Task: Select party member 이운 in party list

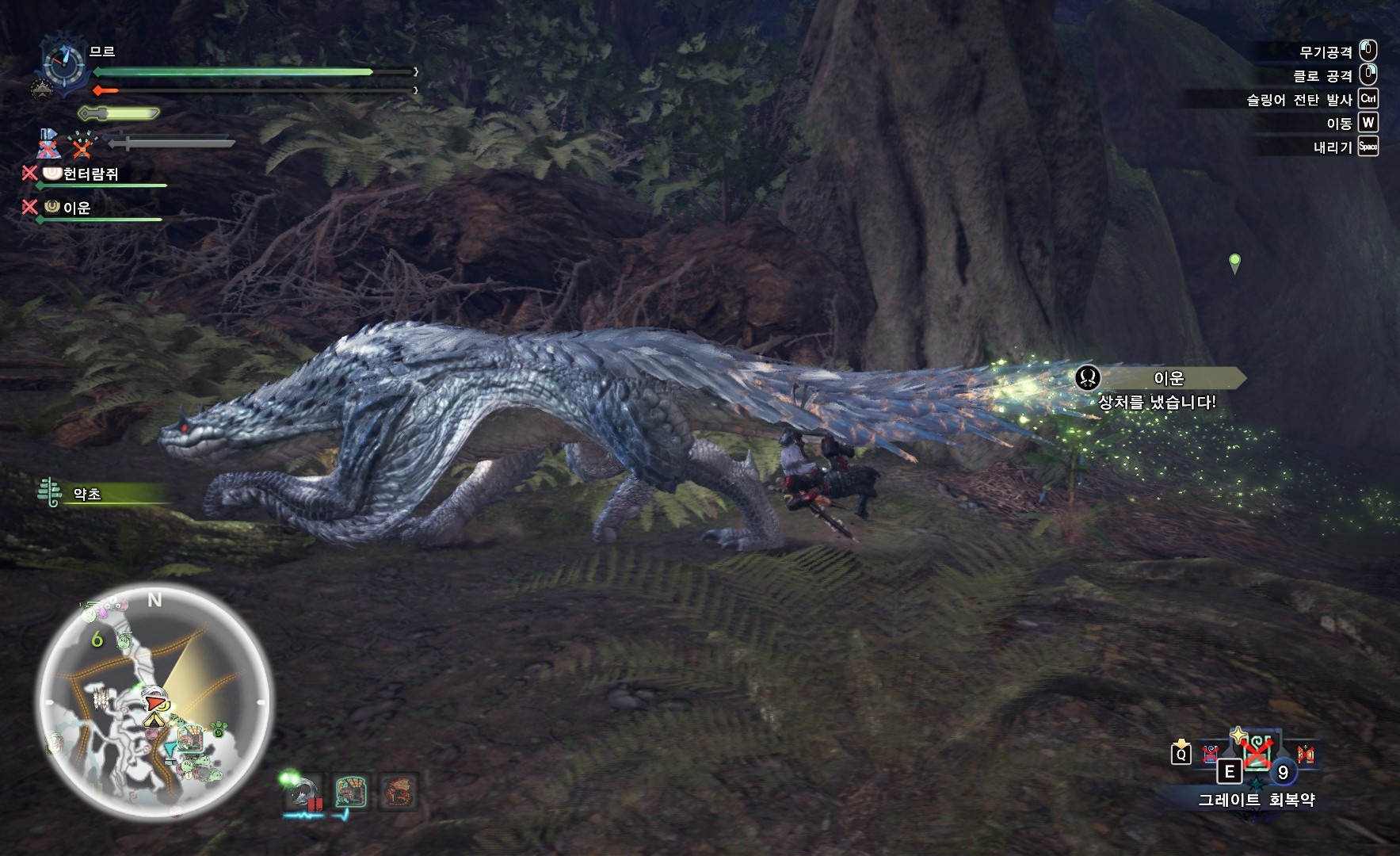Action: coord(76,208)
